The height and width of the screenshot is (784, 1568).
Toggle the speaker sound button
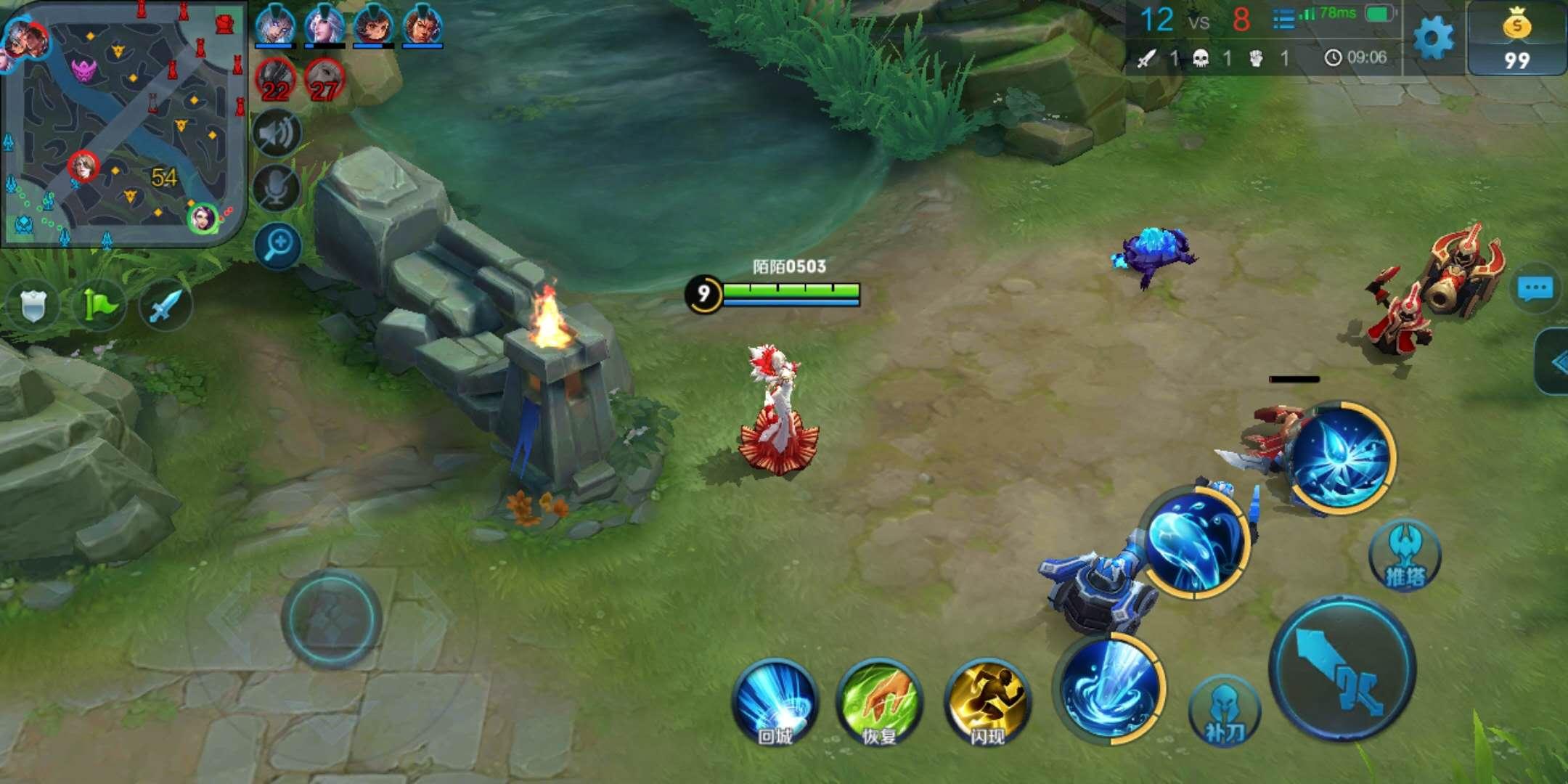(277, 134)
